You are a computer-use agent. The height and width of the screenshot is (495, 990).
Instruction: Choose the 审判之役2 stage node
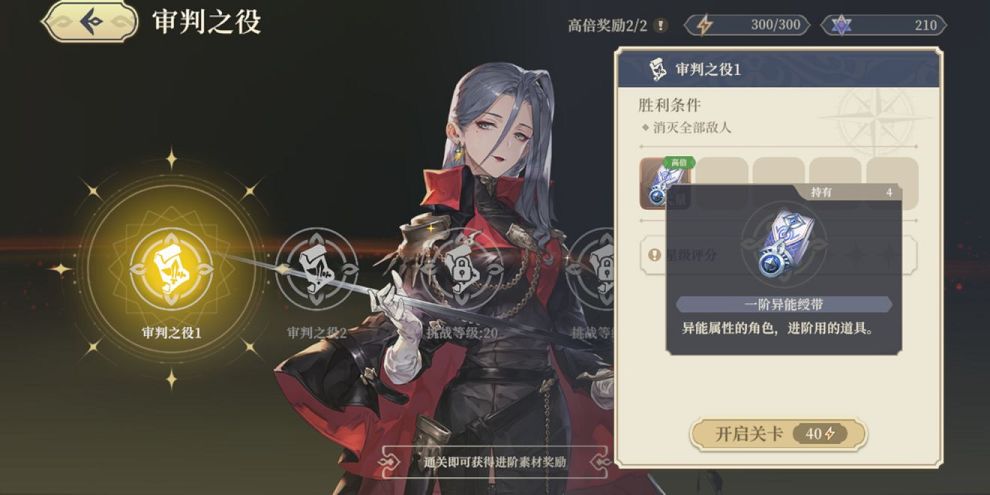coord(316,267)
